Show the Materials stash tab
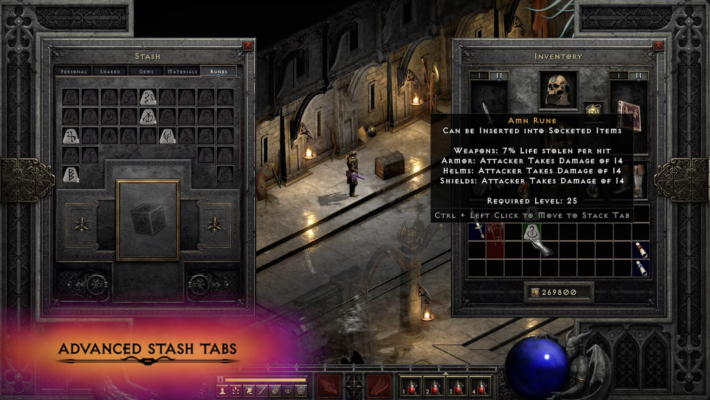710x400 pixels. [181, 72]
